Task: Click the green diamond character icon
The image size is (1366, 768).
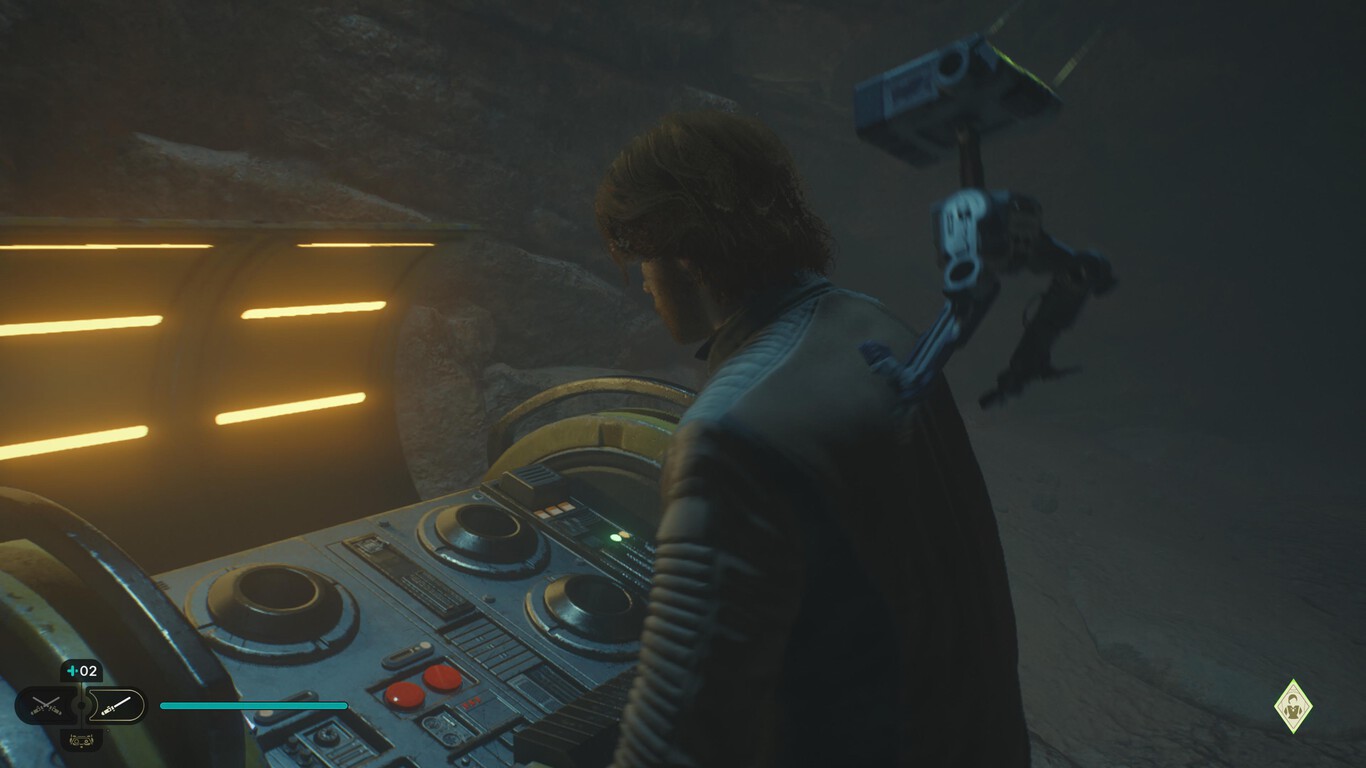Action: point(1293,705)
